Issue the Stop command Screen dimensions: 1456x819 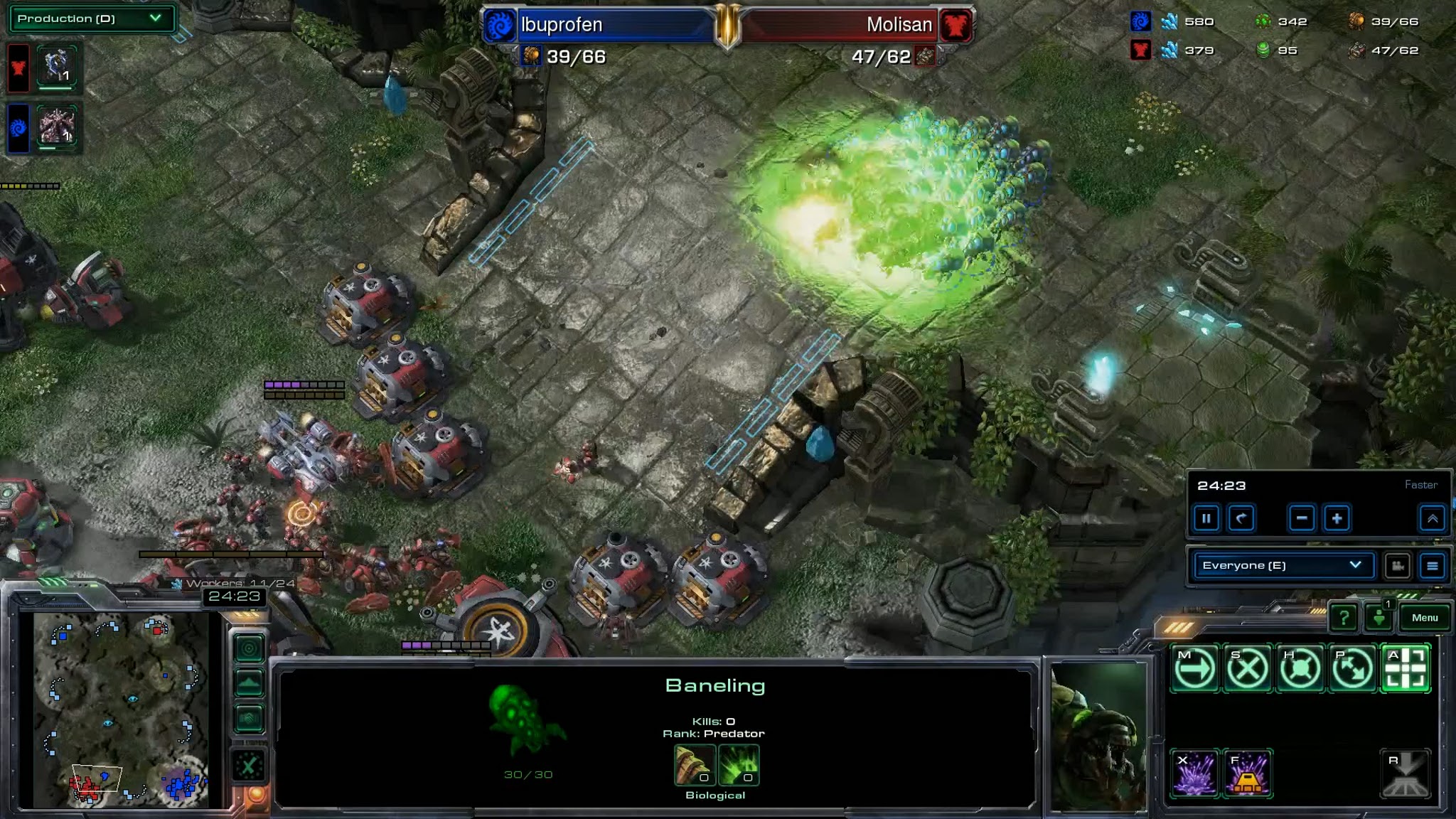(x=1247, y=668)
